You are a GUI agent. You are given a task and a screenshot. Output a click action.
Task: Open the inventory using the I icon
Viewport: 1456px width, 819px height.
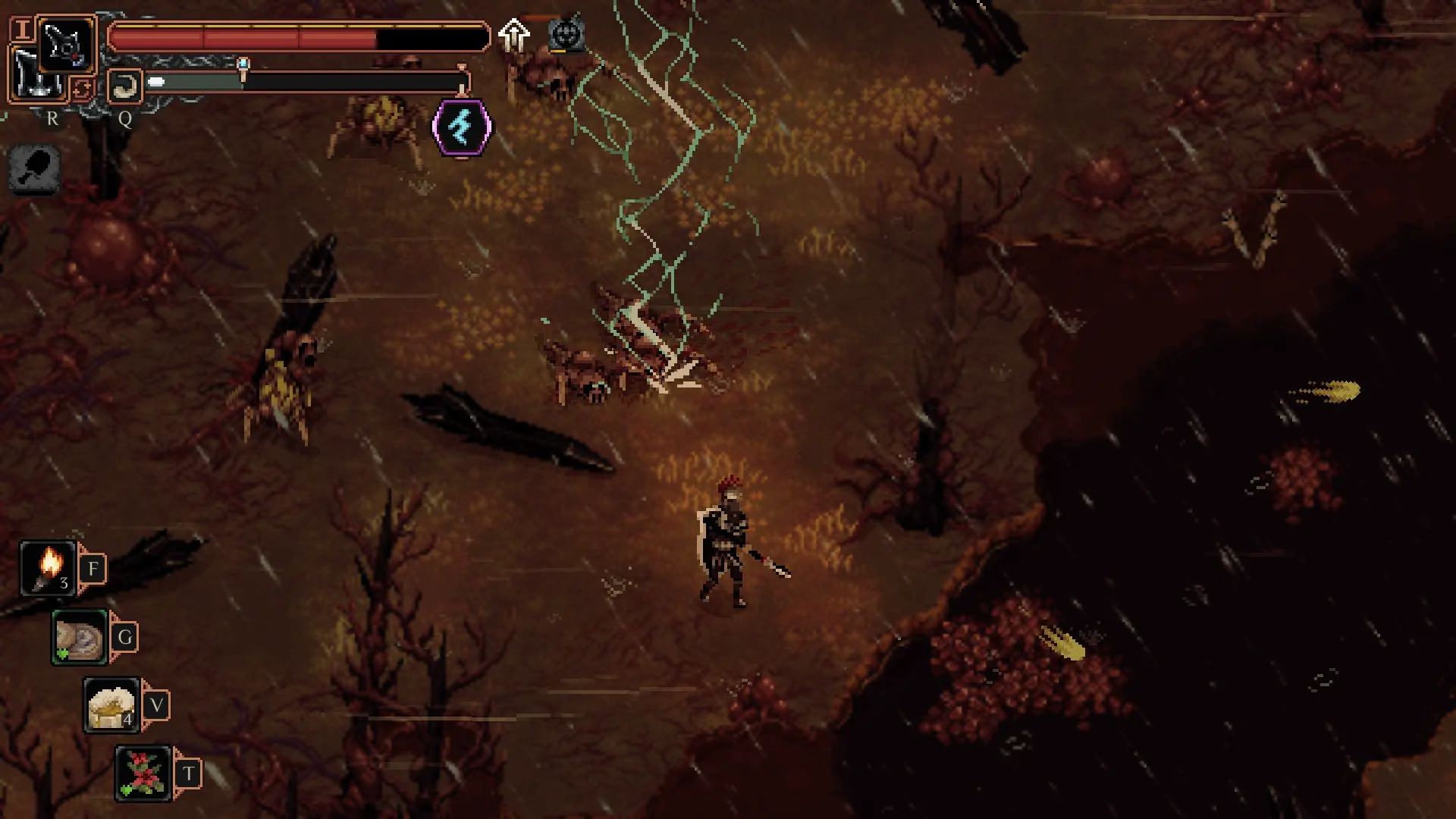pyautogui.click(x=21, y=30)
